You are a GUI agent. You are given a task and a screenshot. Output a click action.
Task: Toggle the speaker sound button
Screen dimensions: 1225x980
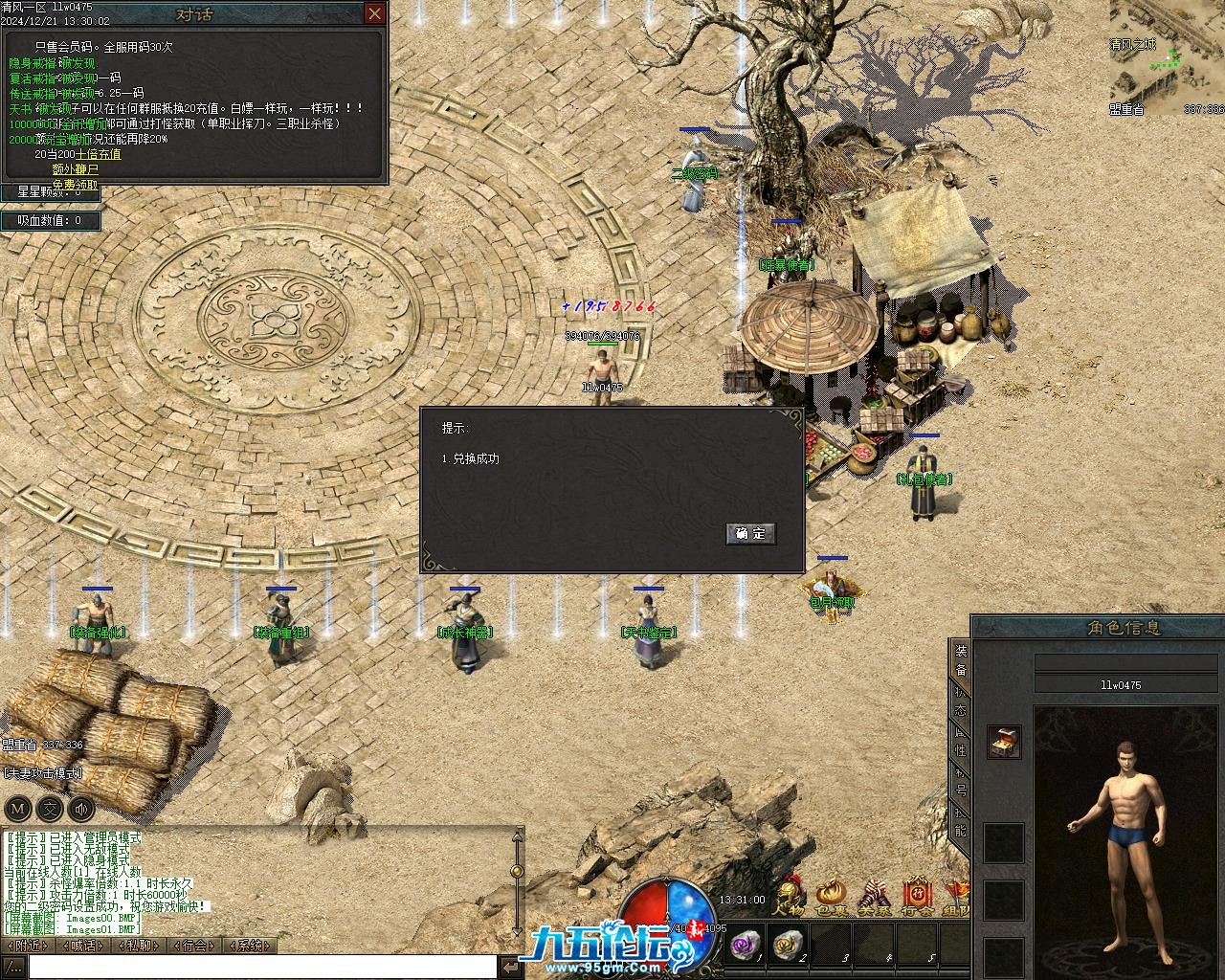(81, 808)
